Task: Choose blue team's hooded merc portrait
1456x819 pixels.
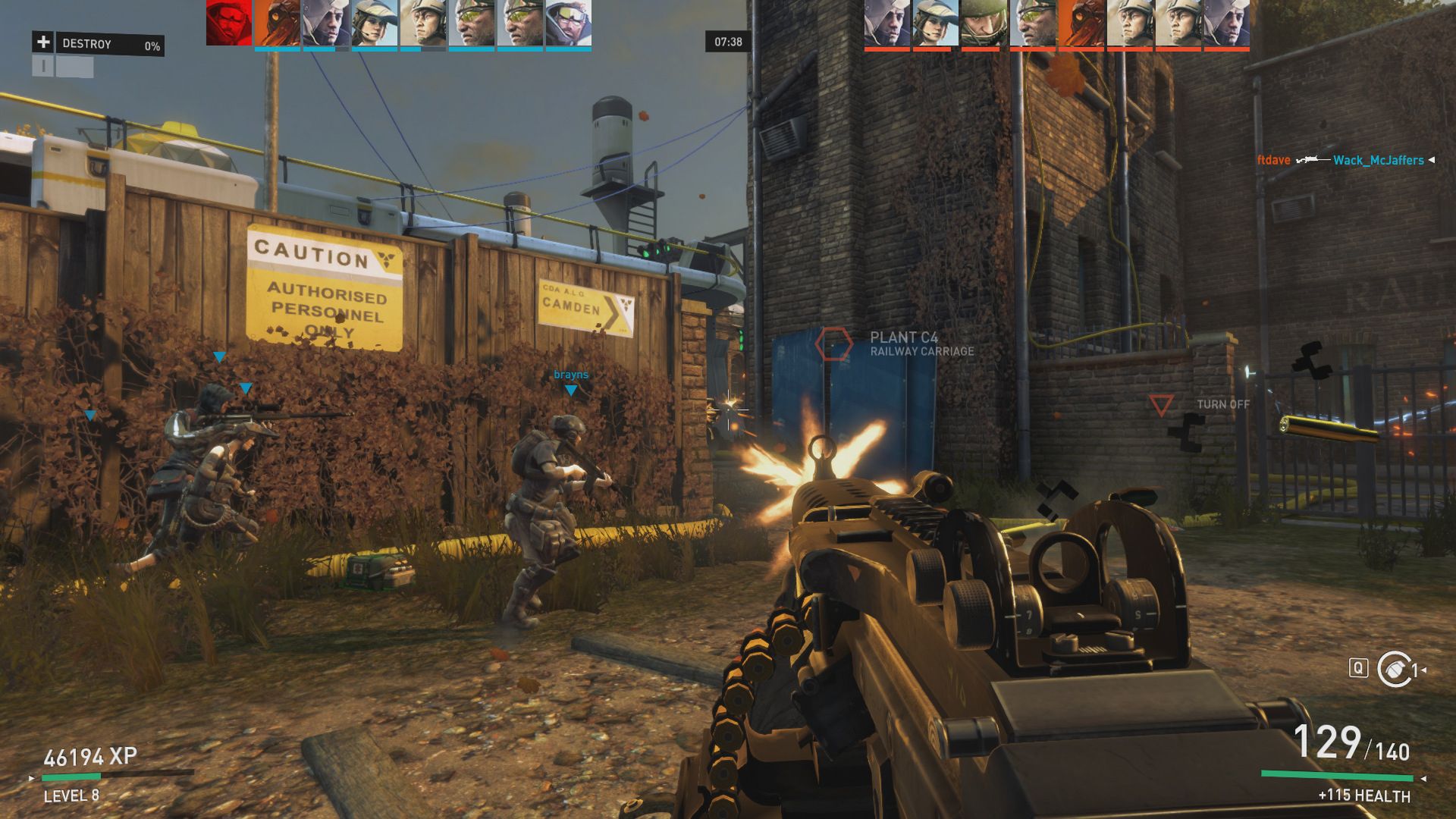Action: click(326, 23)
